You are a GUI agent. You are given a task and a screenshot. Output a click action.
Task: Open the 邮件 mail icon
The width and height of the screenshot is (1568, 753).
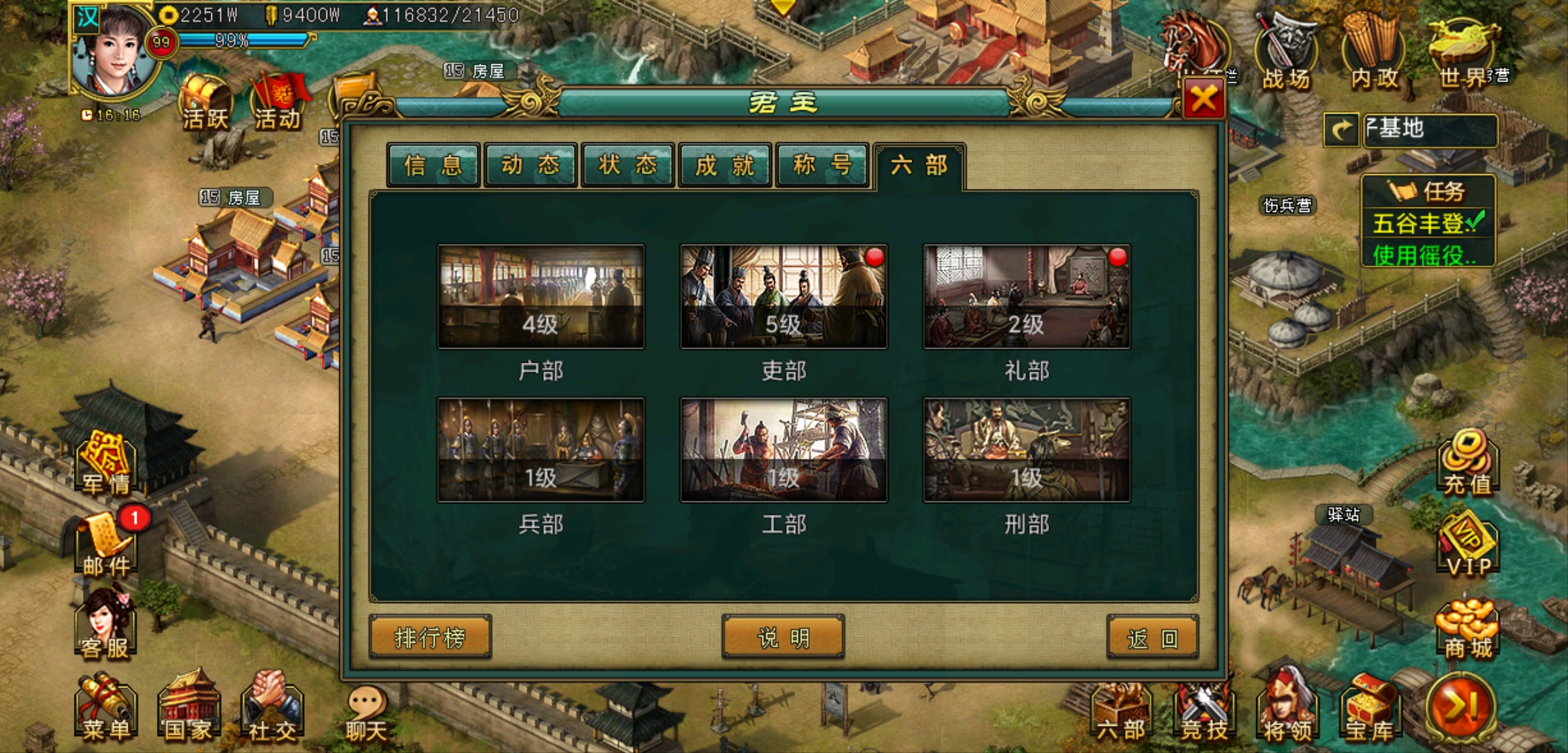106,545
